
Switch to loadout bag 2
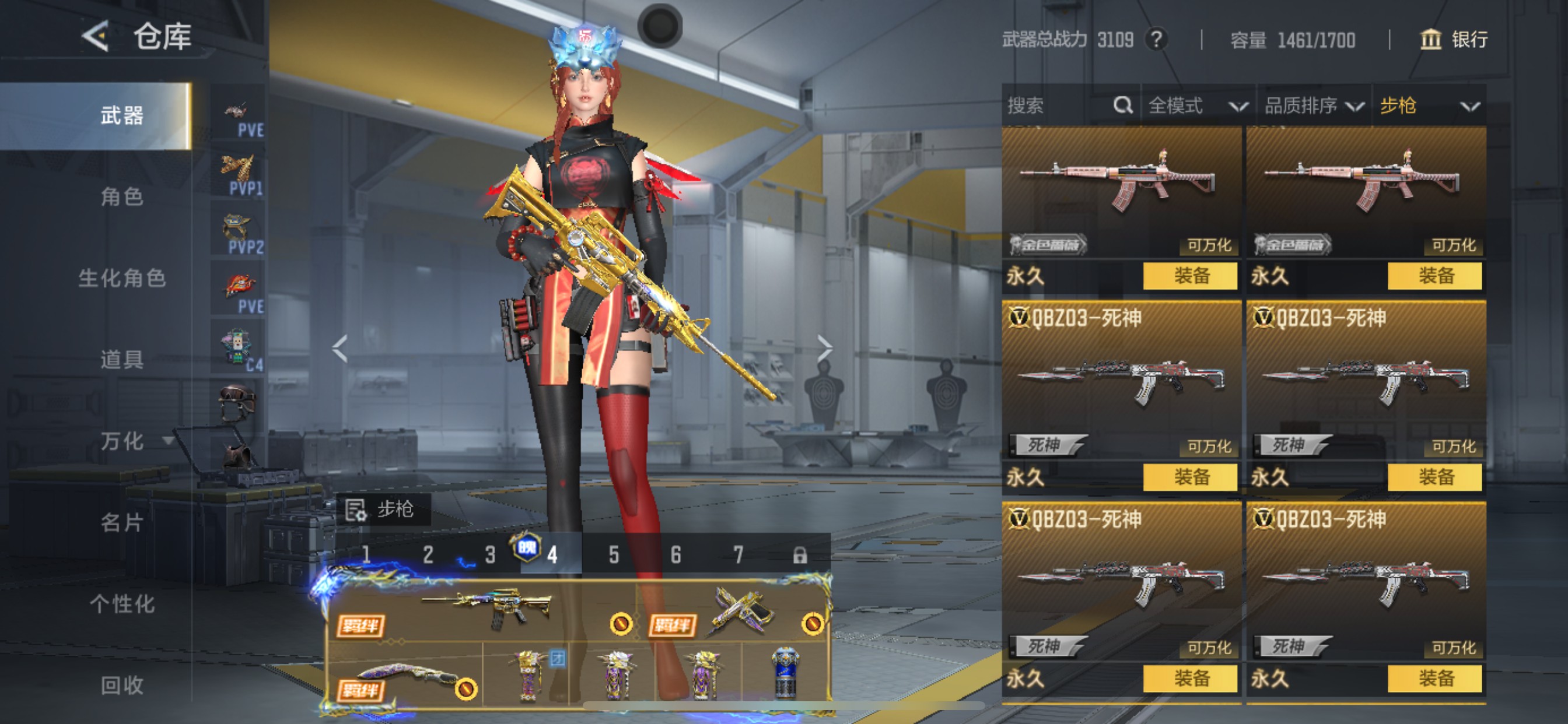point(428,554)
